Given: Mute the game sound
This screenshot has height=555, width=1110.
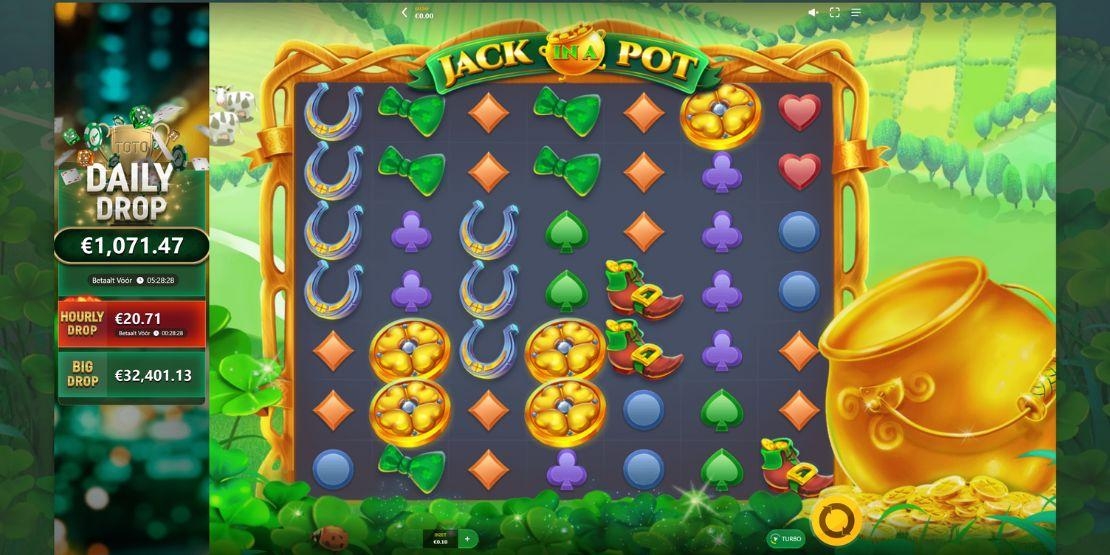Looking at the screenshot, I should point(813,13).
